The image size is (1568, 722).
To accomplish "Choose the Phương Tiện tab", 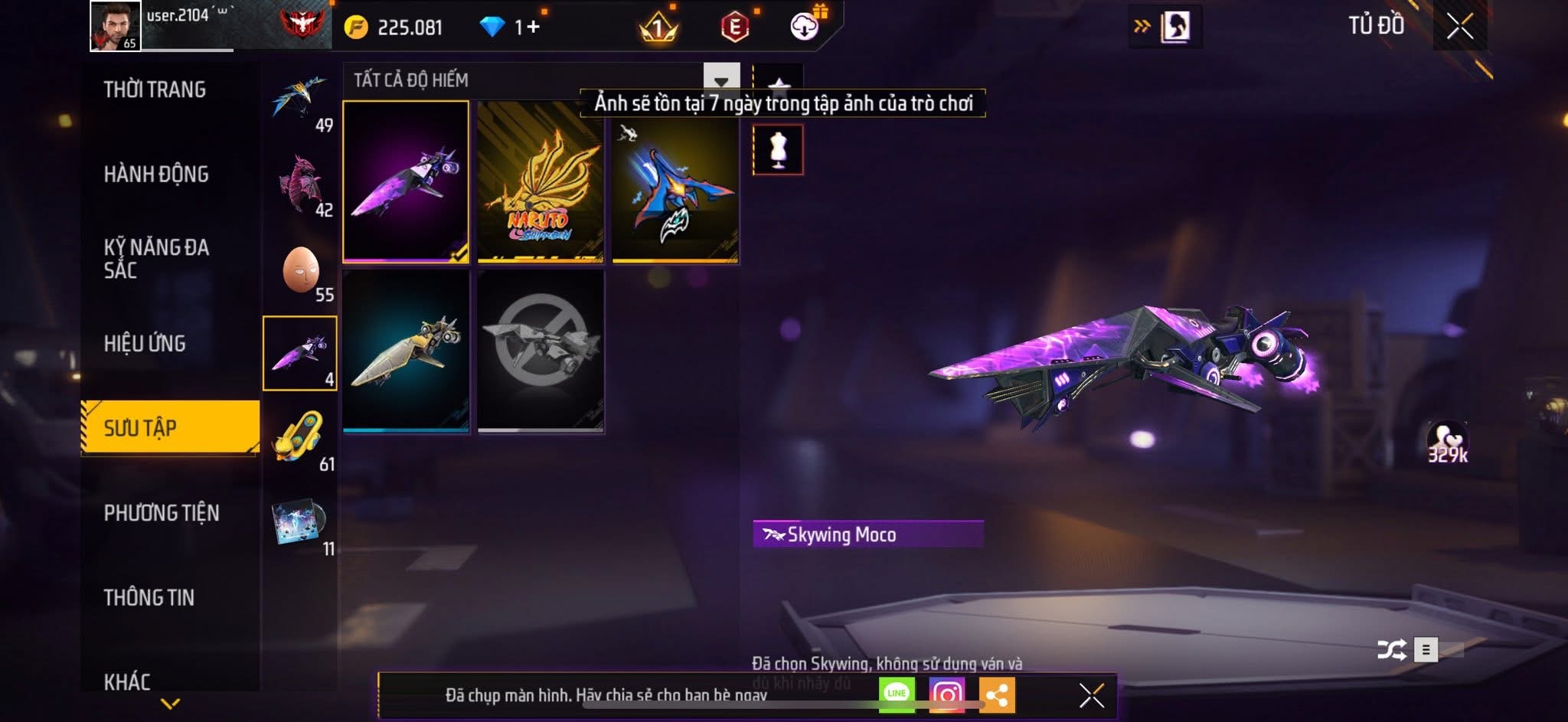I will point(162,513).
